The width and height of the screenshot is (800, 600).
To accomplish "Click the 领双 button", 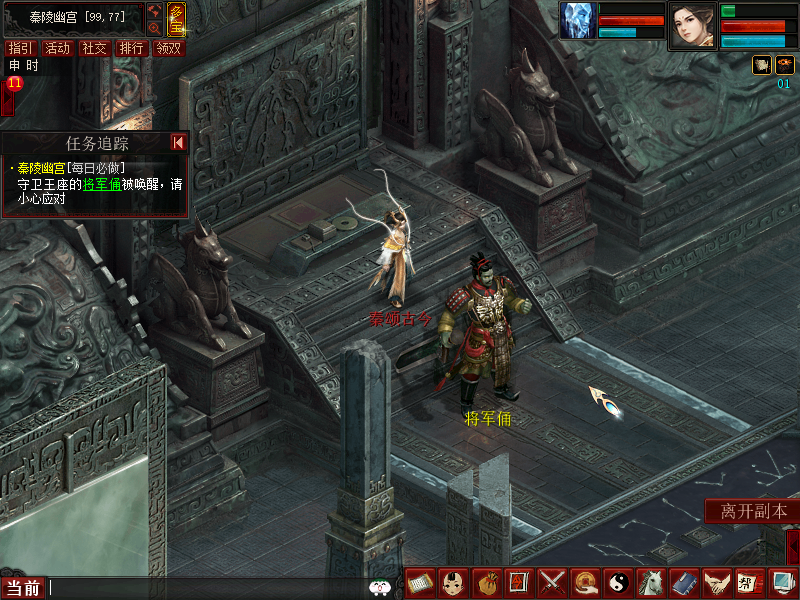I will (169, 48).
